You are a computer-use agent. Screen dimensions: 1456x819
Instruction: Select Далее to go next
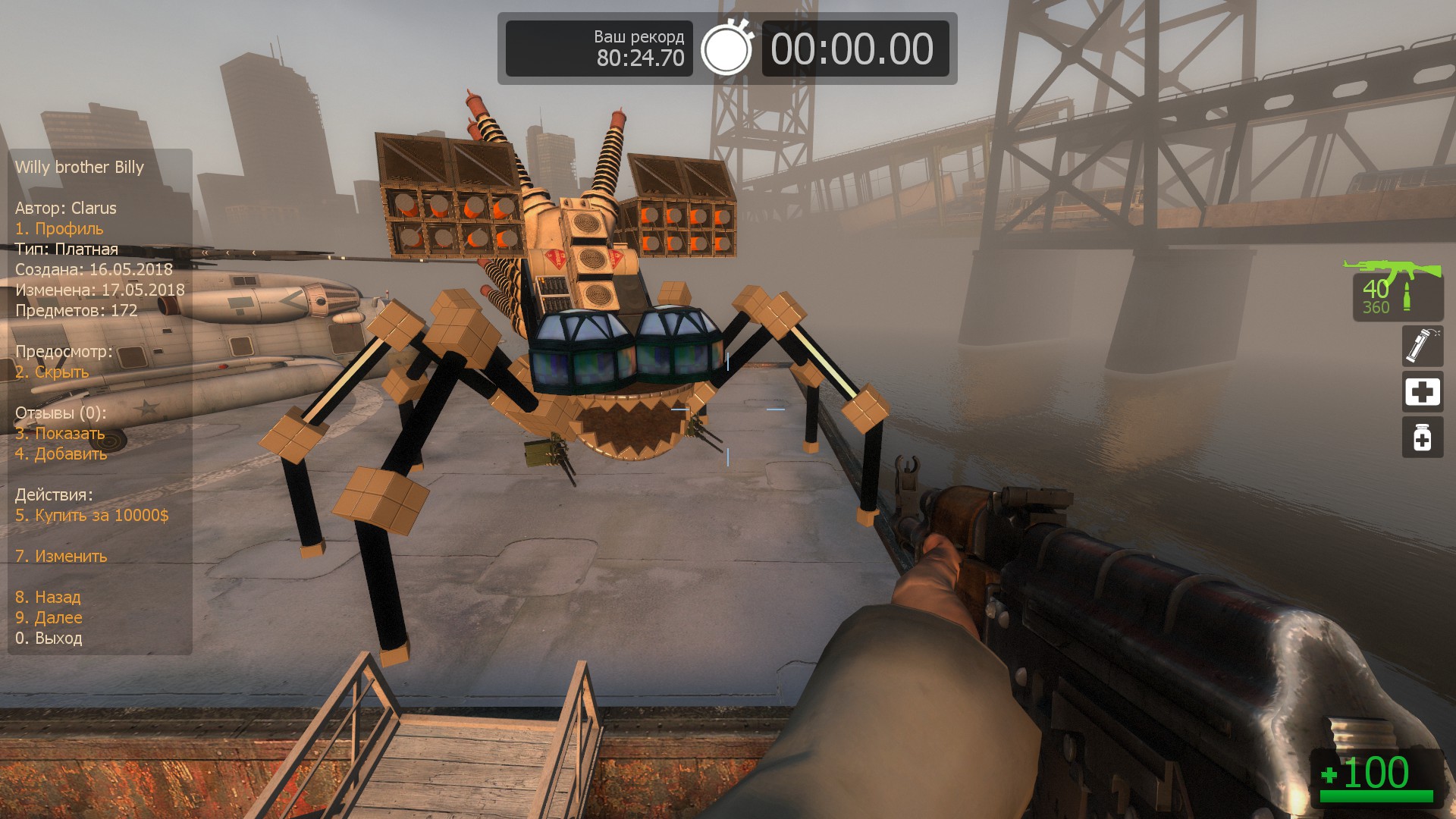49,617
